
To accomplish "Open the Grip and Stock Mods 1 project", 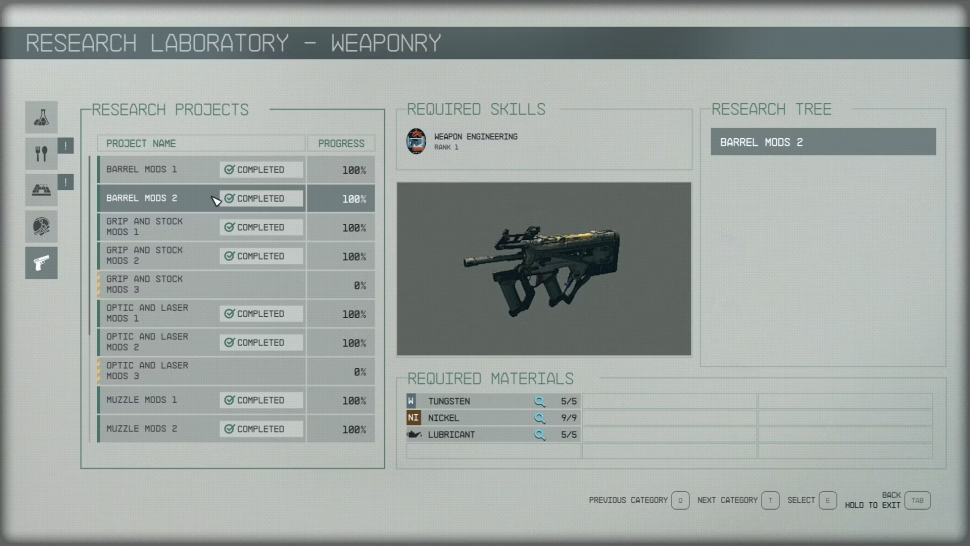I will pyautogui.click(x=236, y=227).
